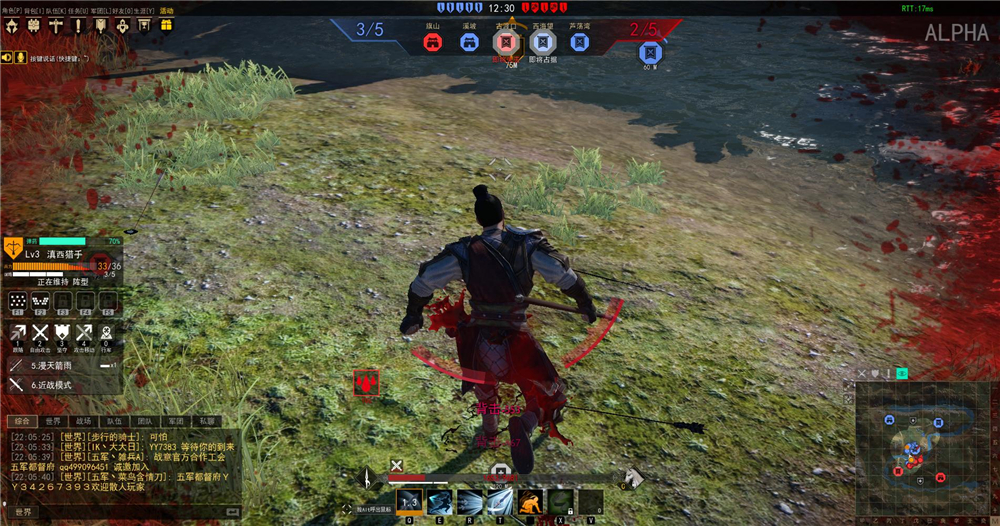
Task: Select the 溪坡 capture point marker
Action: click(x=469, y=43)
